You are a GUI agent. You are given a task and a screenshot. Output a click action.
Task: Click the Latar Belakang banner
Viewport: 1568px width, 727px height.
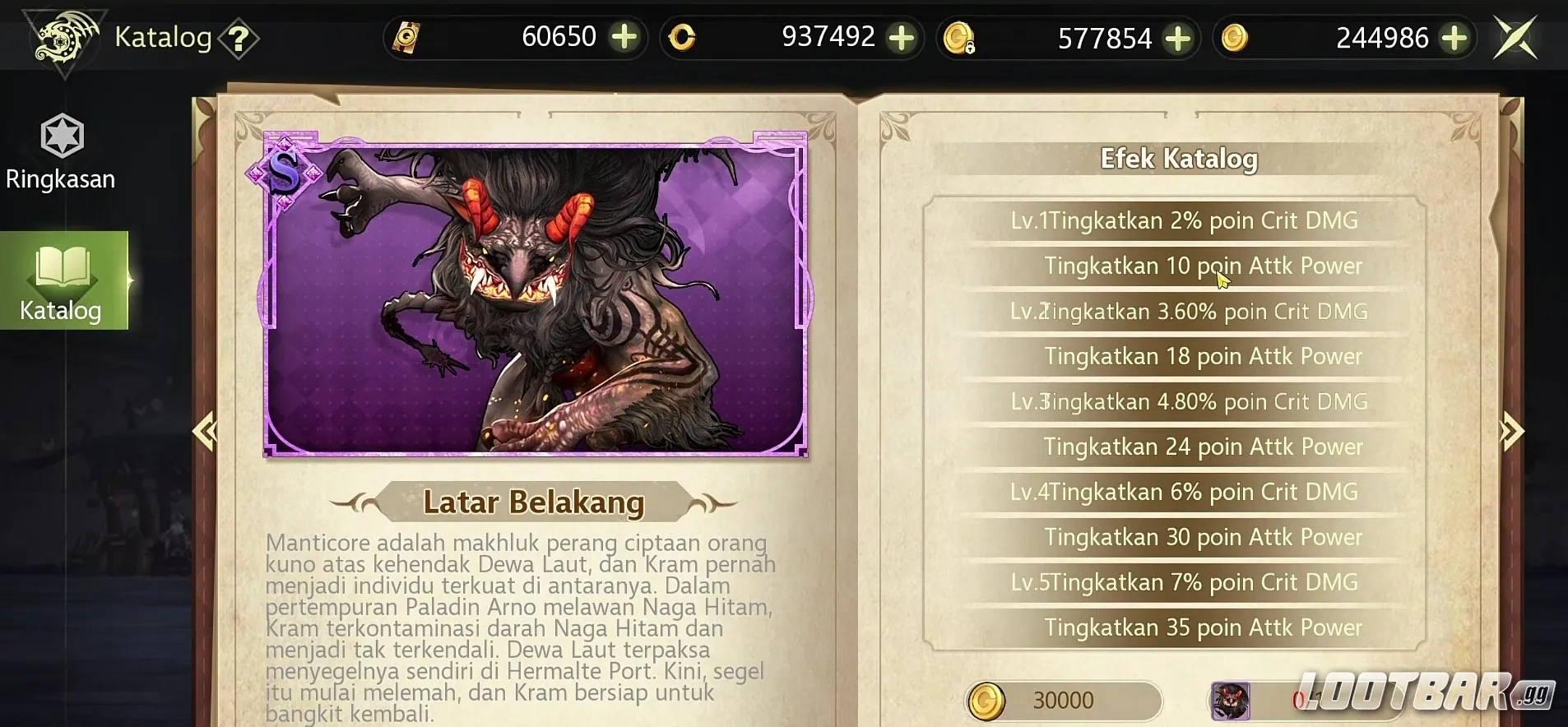click(x=534, y=502)
